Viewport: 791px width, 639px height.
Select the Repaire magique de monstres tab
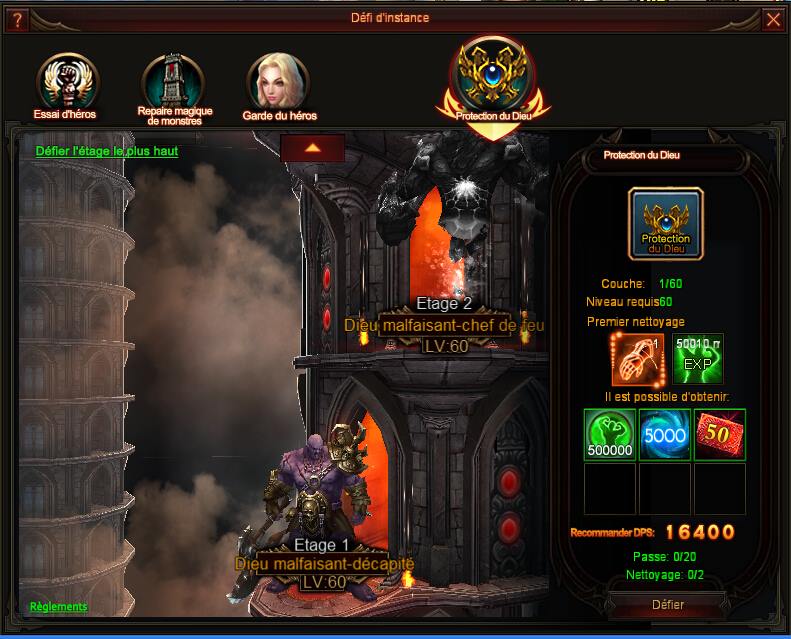pos(174,86)
